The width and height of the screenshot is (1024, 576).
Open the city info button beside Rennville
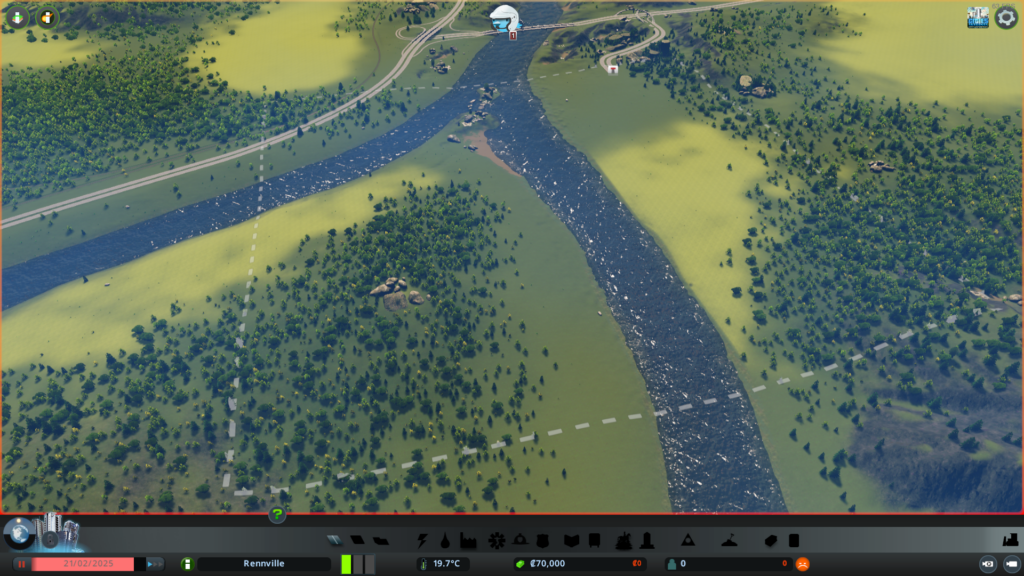(x=187, y=564)
